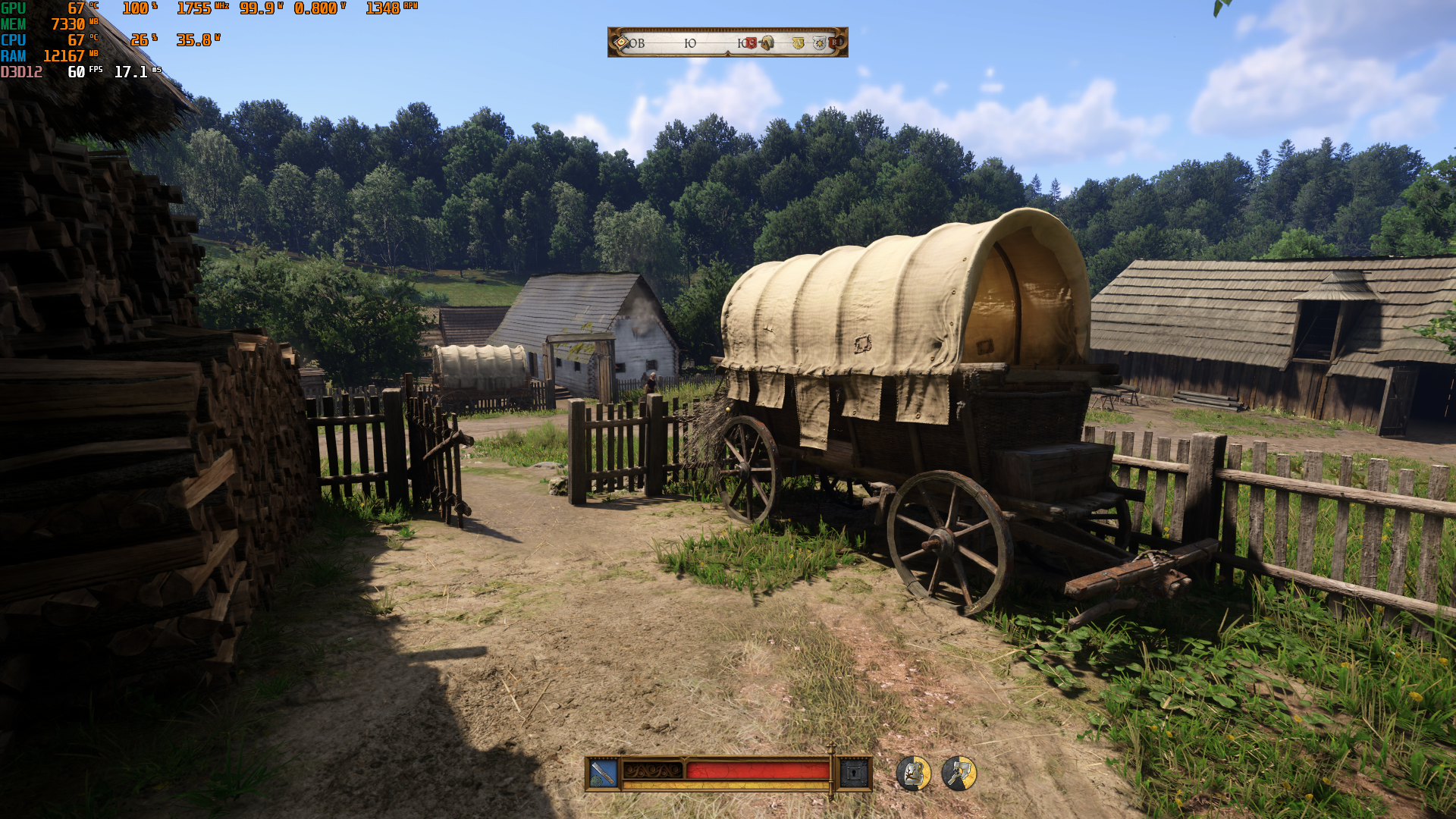Viewport: 1456px width, 819px height.
Task: Select the white shield sun marker
Action: pyautogui.click(x=819, y=43)
